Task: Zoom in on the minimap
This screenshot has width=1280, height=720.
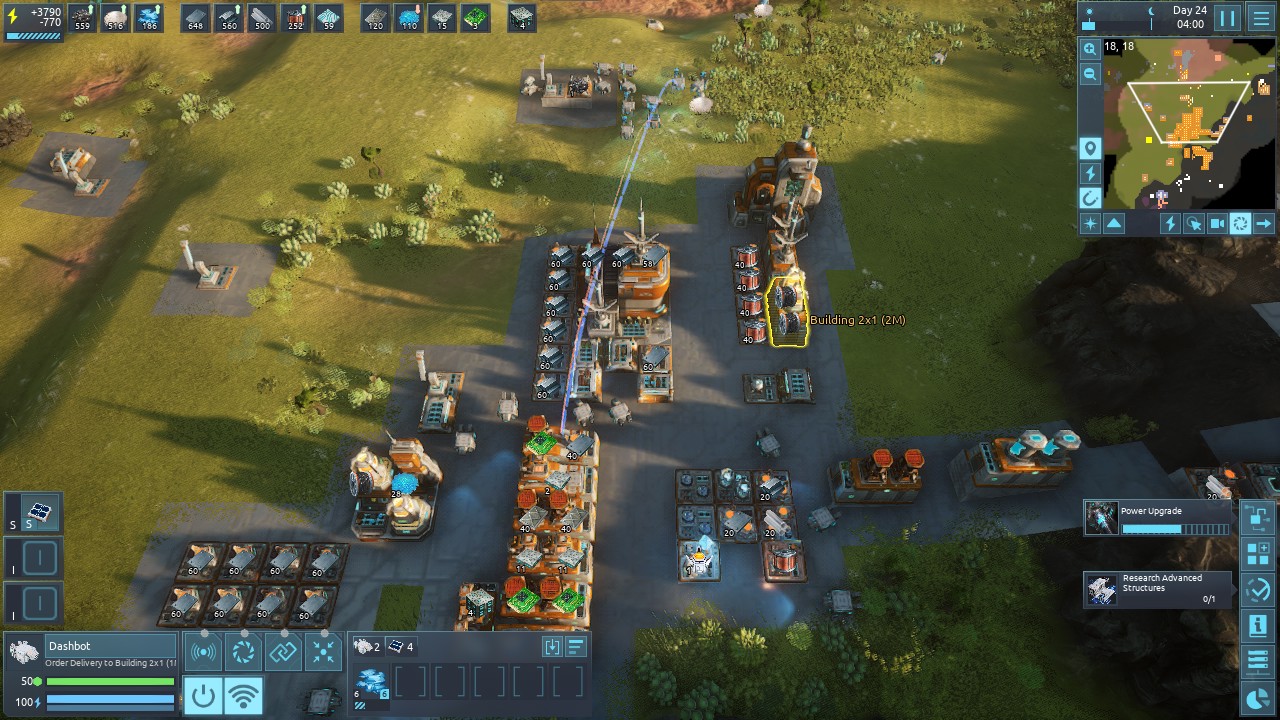Action: click(1090, 49)
